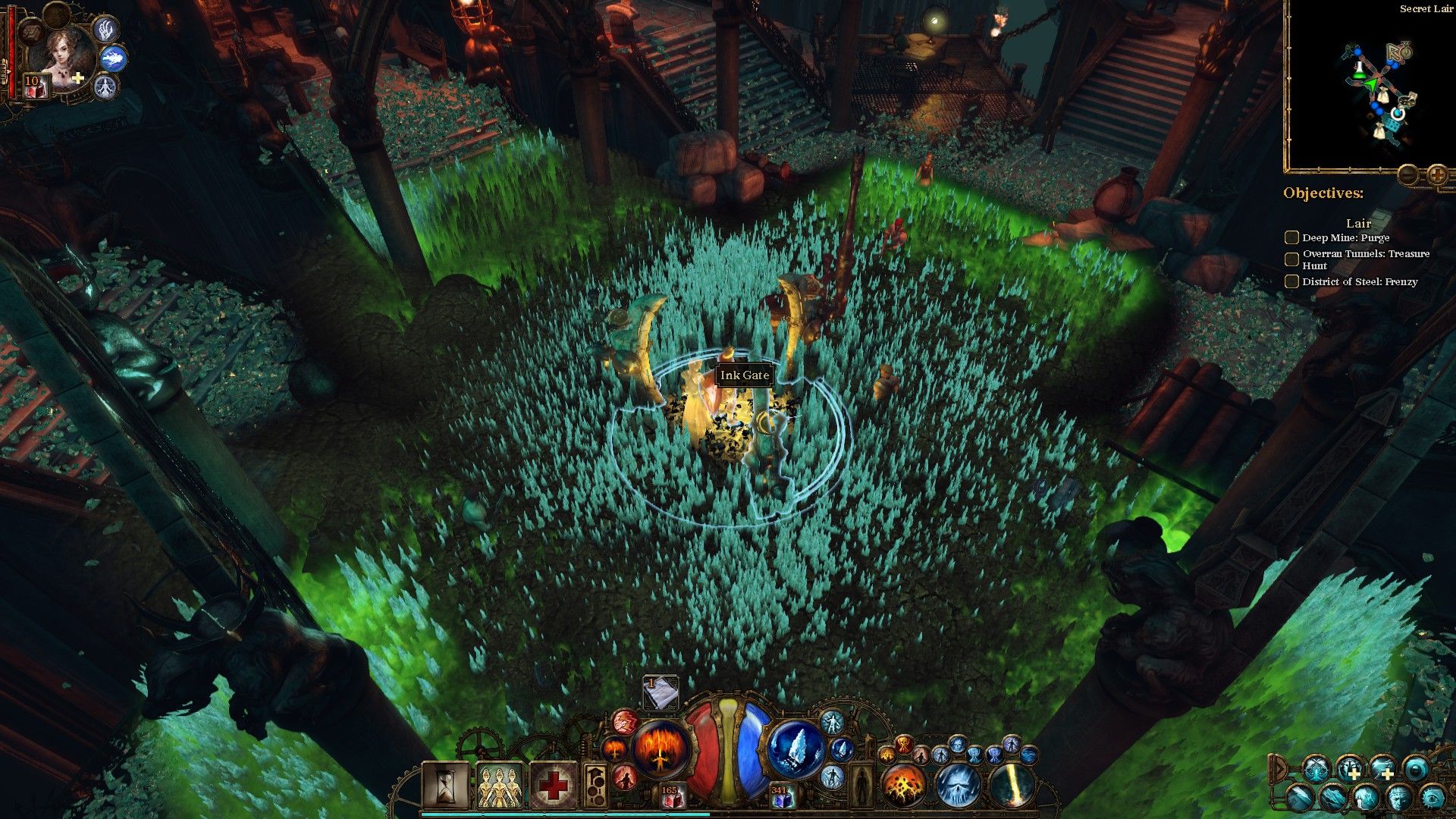Activate the frost skull skill
Viewport: 1456px width, 819px height.
pyautogui.click(x=957, y=784)
